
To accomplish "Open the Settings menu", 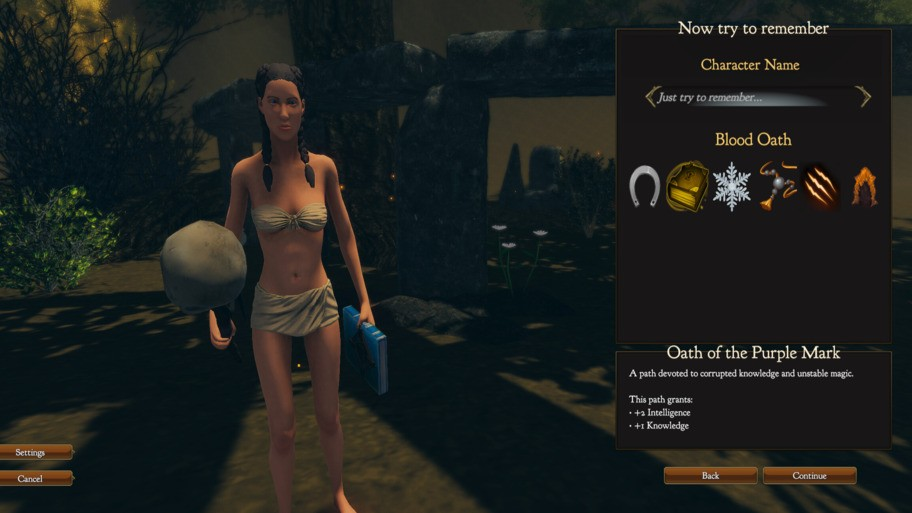I will (x=31, y=453).
